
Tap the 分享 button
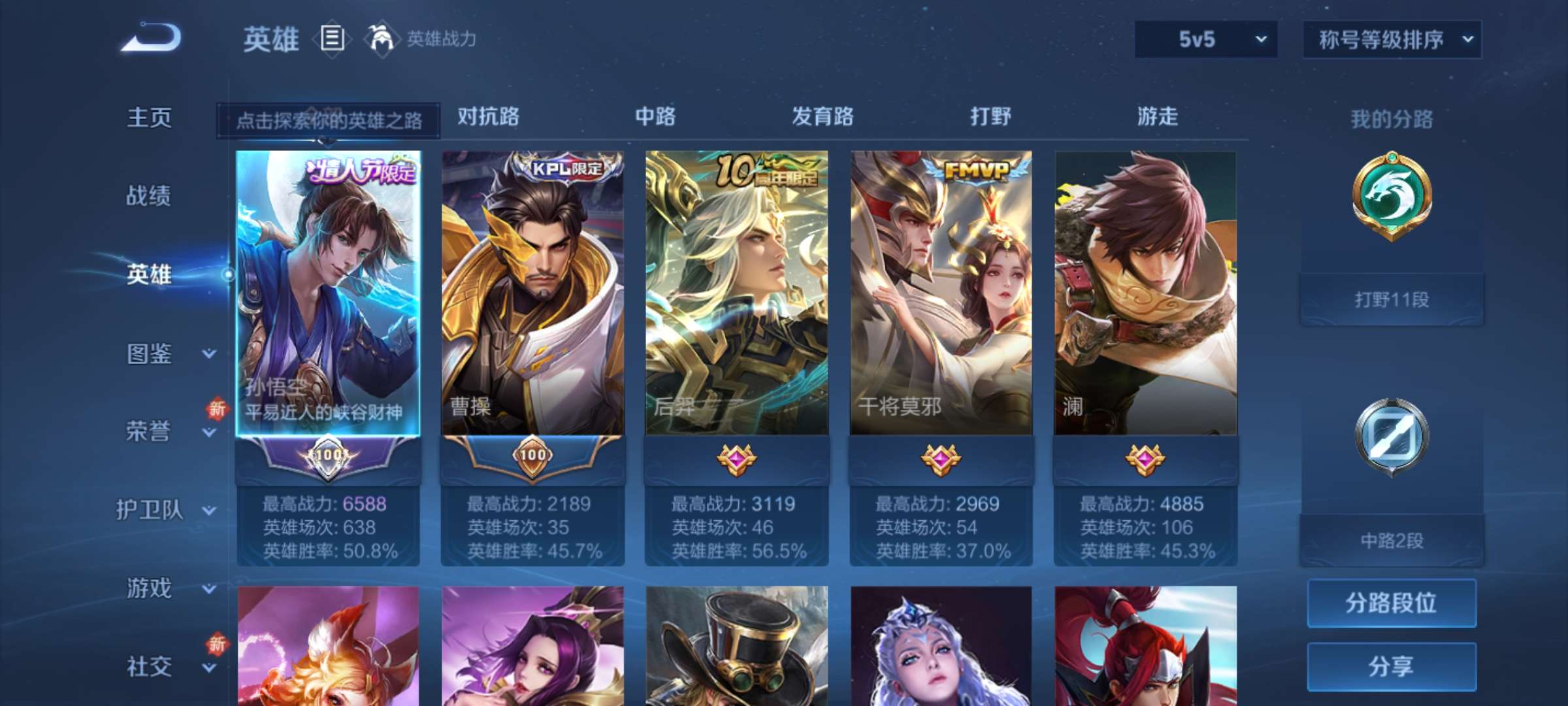pyautogui.click(x=1392, y=667)
